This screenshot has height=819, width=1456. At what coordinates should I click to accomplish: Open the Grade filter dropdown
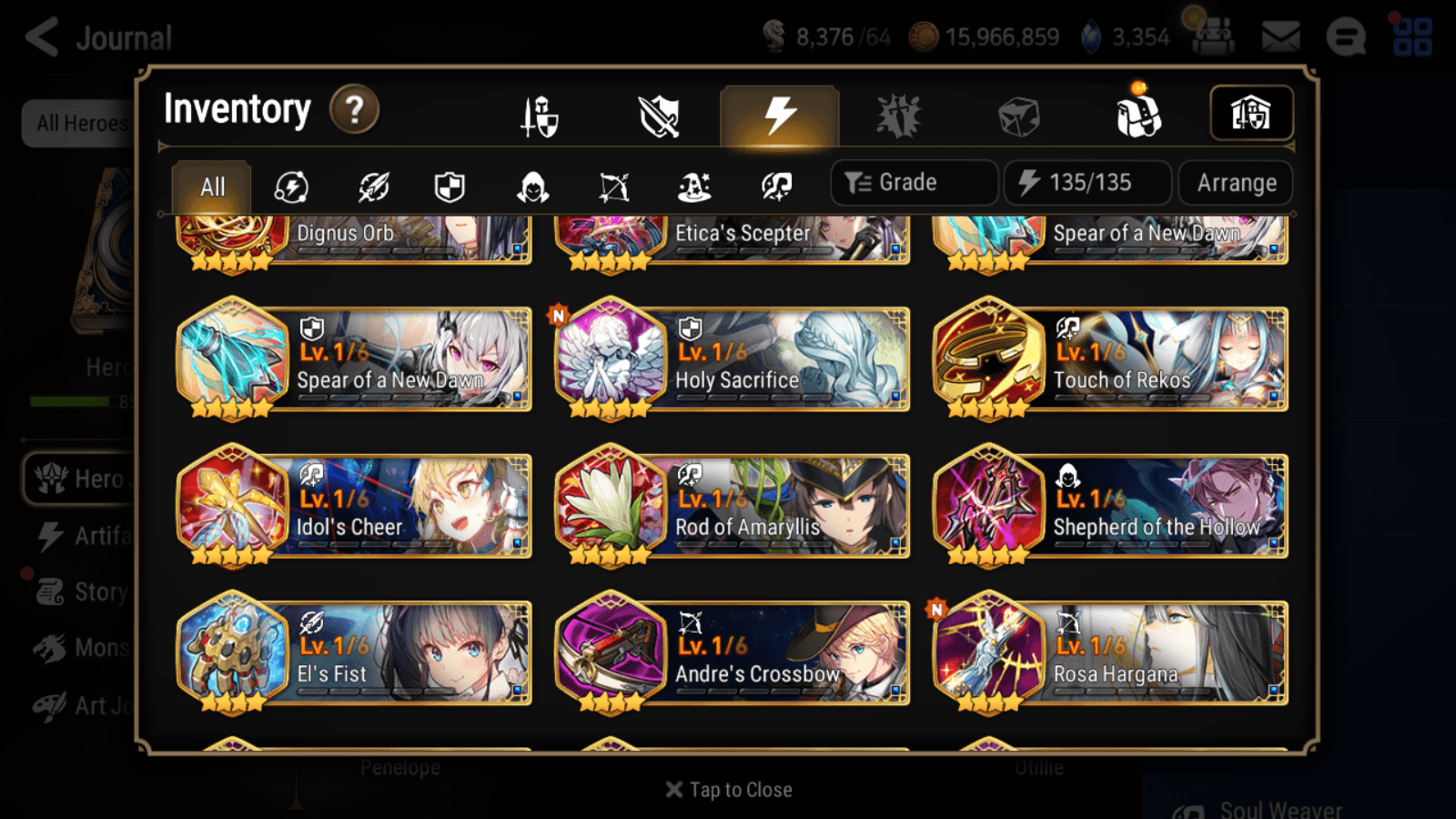point(913,182)
